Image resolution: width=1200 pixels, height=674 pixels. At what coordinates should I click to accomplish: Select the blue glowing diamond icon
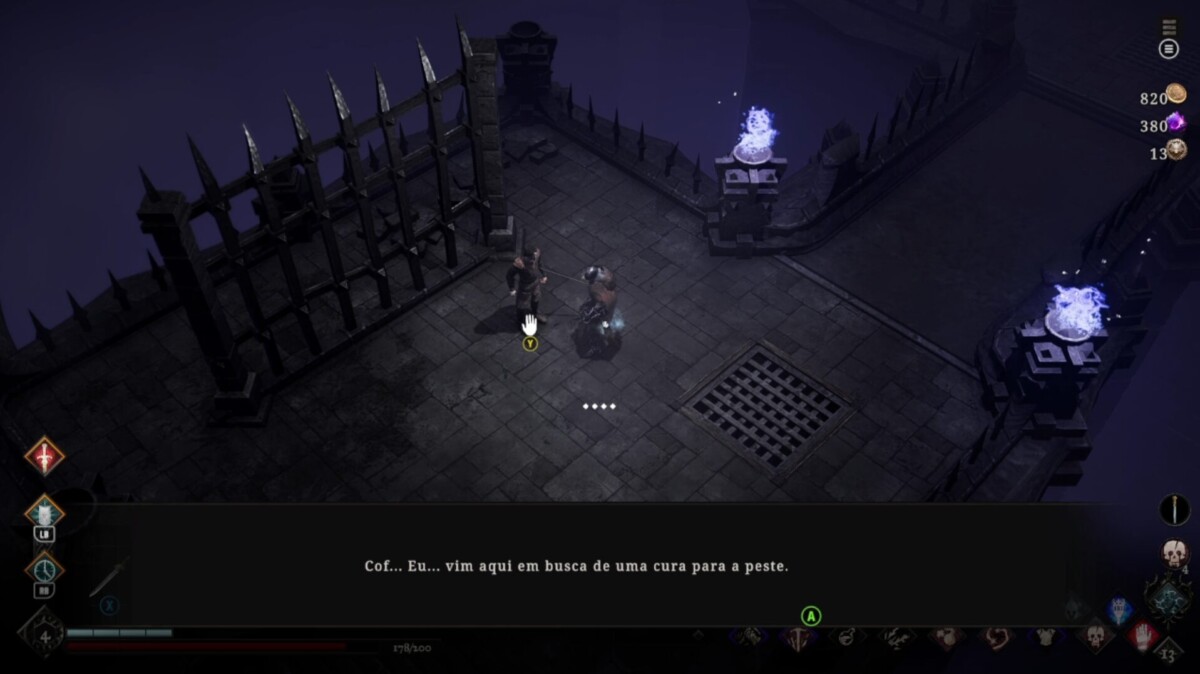pyautogui.click(x=1120, y=611)
